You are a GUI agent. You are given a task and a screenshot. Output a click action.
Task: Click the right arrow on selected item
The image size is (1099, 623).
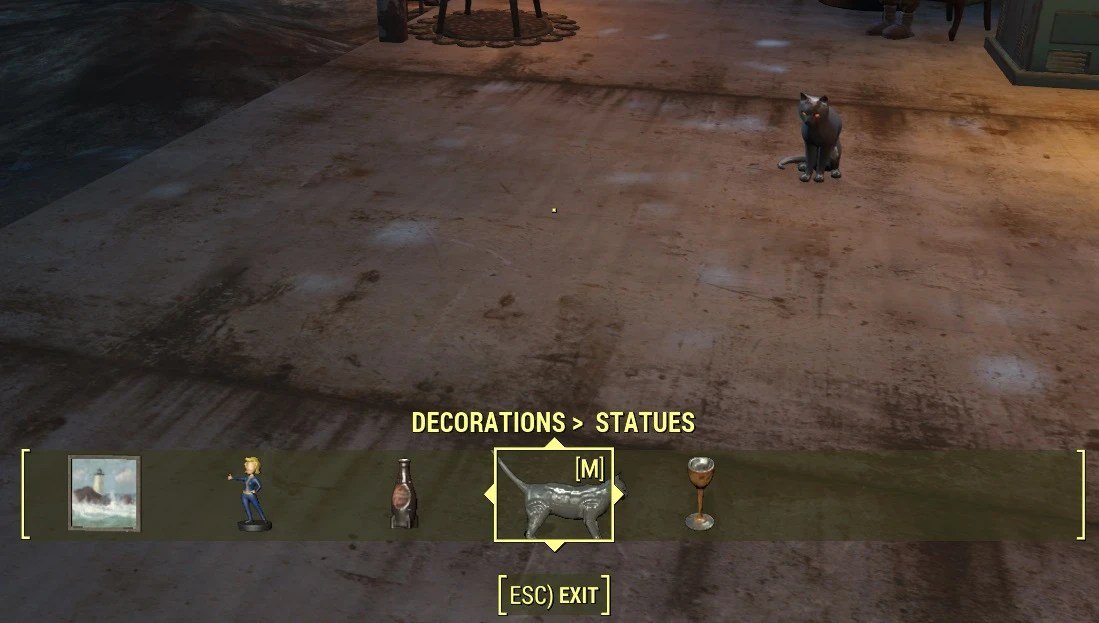tap(619, 494)
